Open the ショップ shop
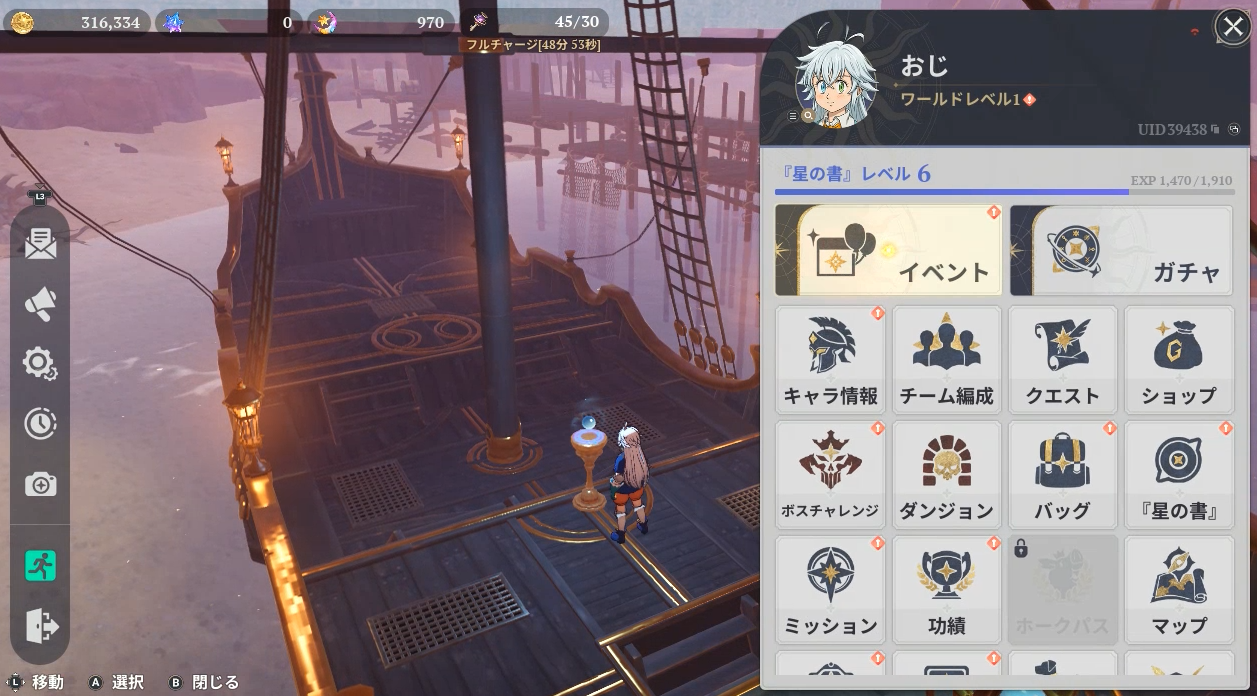Screen dimensions: 1257x696 pos(1178,360)
